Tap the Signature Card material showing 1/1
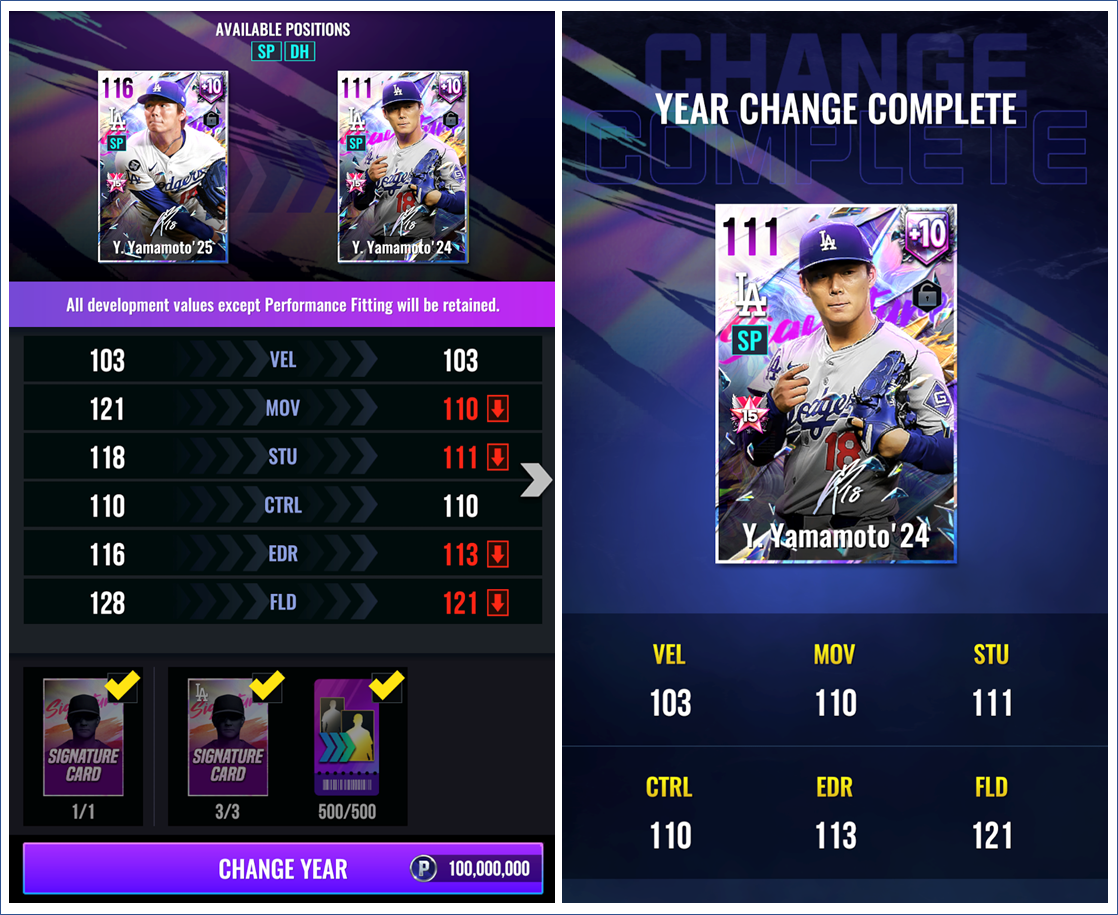Screen dimensions: 1118x915 pyautogui.click(x=83, y=738)
